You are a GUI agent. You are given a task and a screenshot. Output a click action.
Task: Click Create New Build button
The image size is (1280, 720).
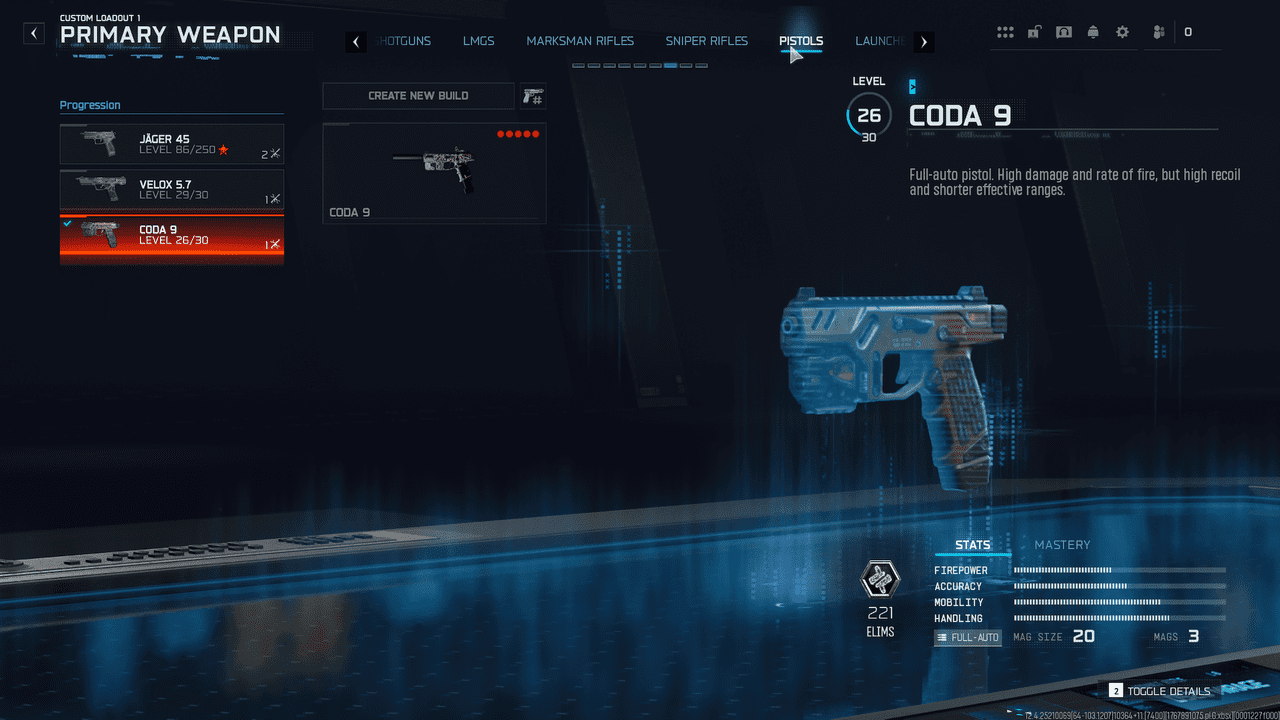tap(418, 96)
